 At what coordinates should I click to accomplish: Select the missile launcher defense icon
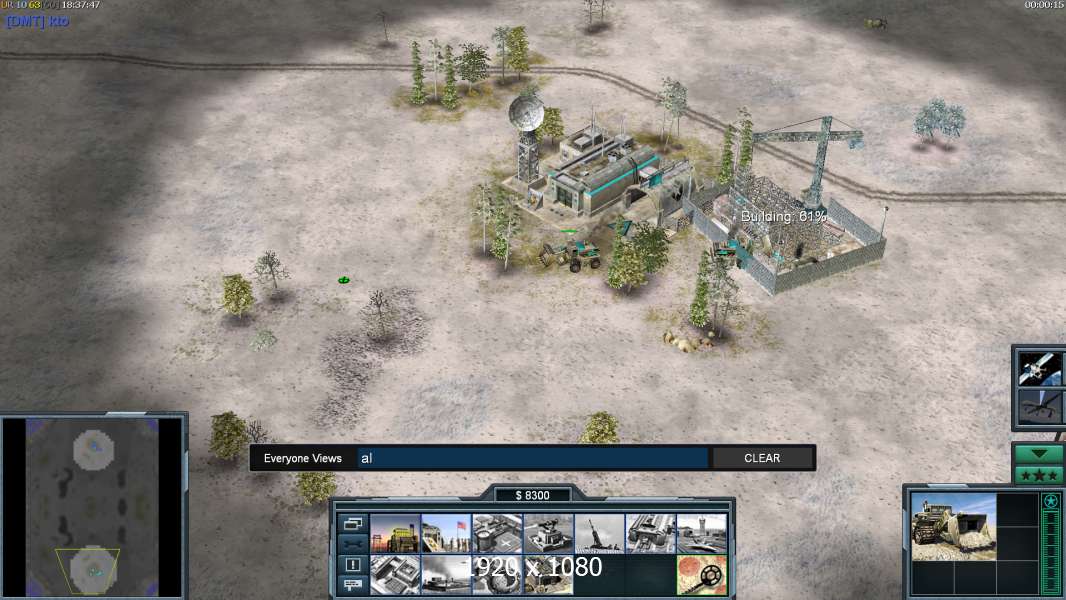[598, 534]
